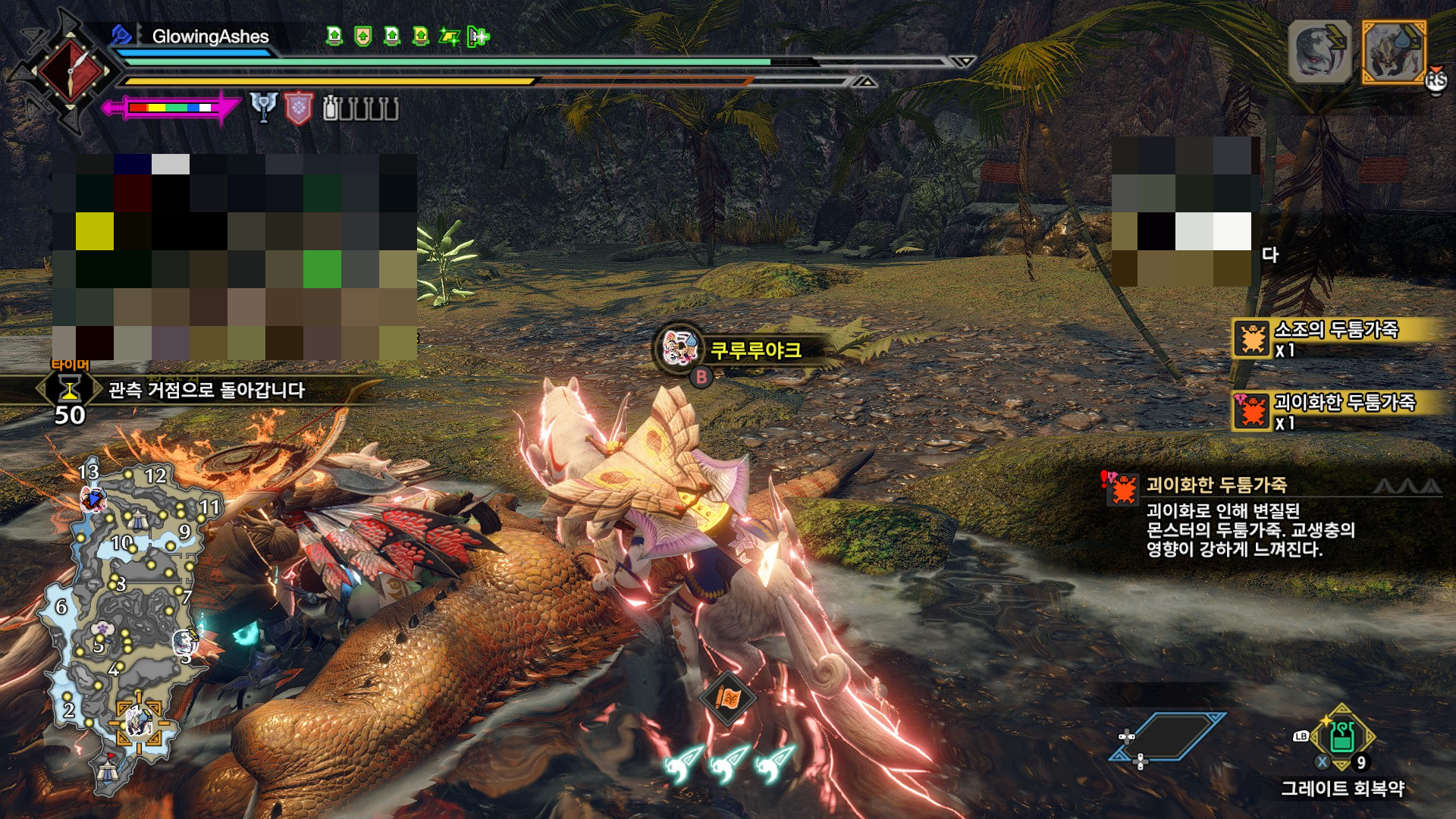
Task: Select the first hide pickup notification
Action: pyautogui.click(x=1336, y=338)
